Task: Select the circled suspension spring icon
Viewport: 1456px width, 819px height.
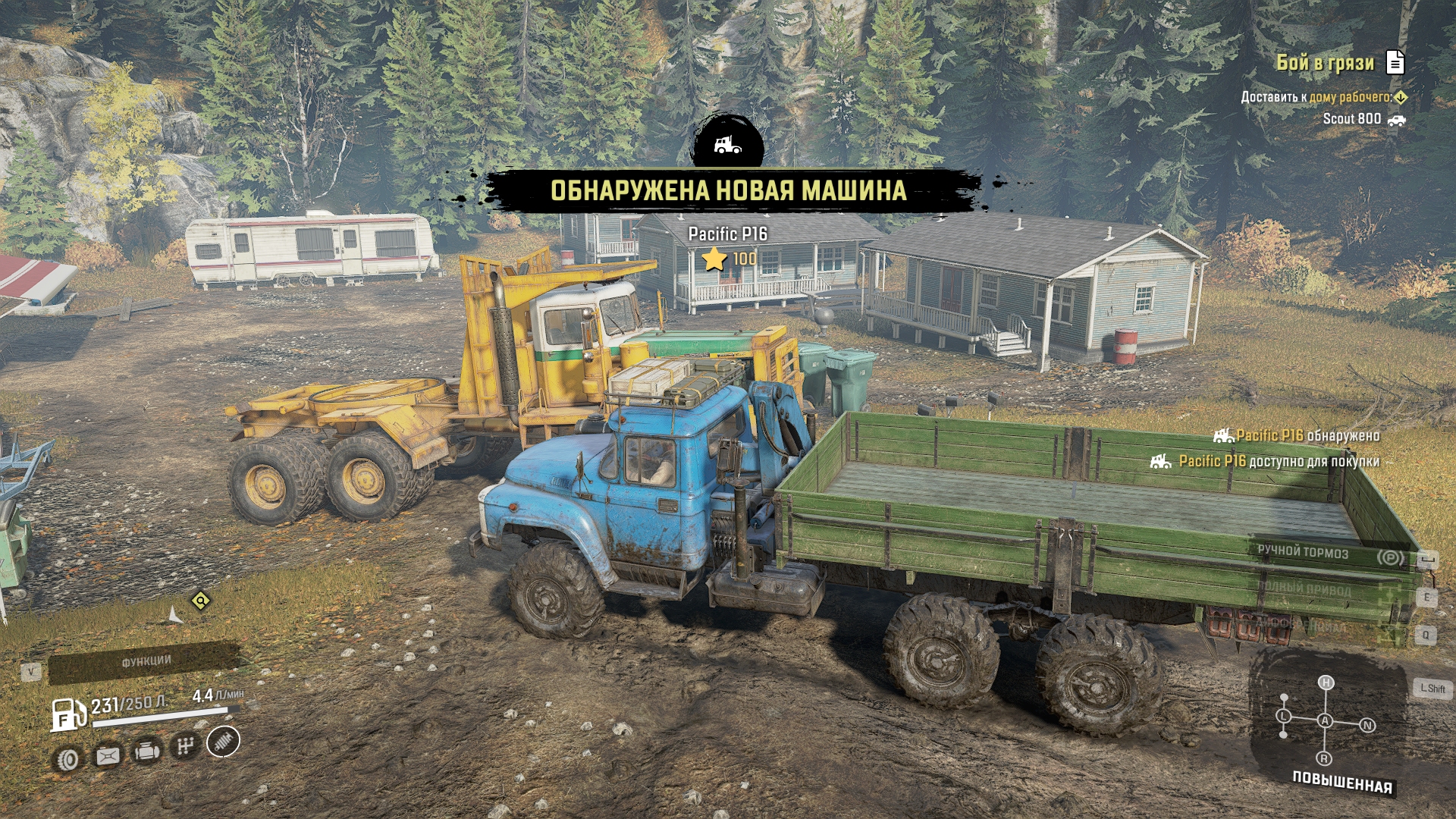Action: pos(223,742)
